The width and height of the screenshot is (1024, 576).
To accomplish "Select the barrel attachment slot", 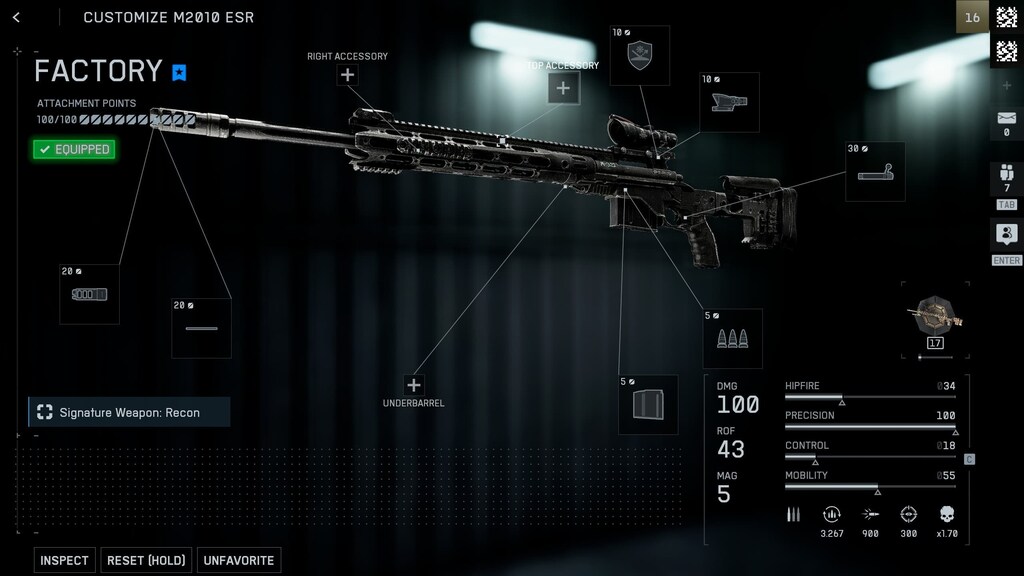I will (201, 327).
